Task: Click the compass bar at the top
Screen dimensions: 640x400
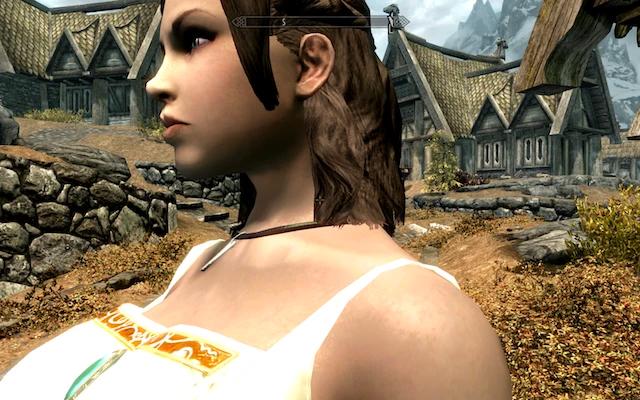Action: click(319, 20)
